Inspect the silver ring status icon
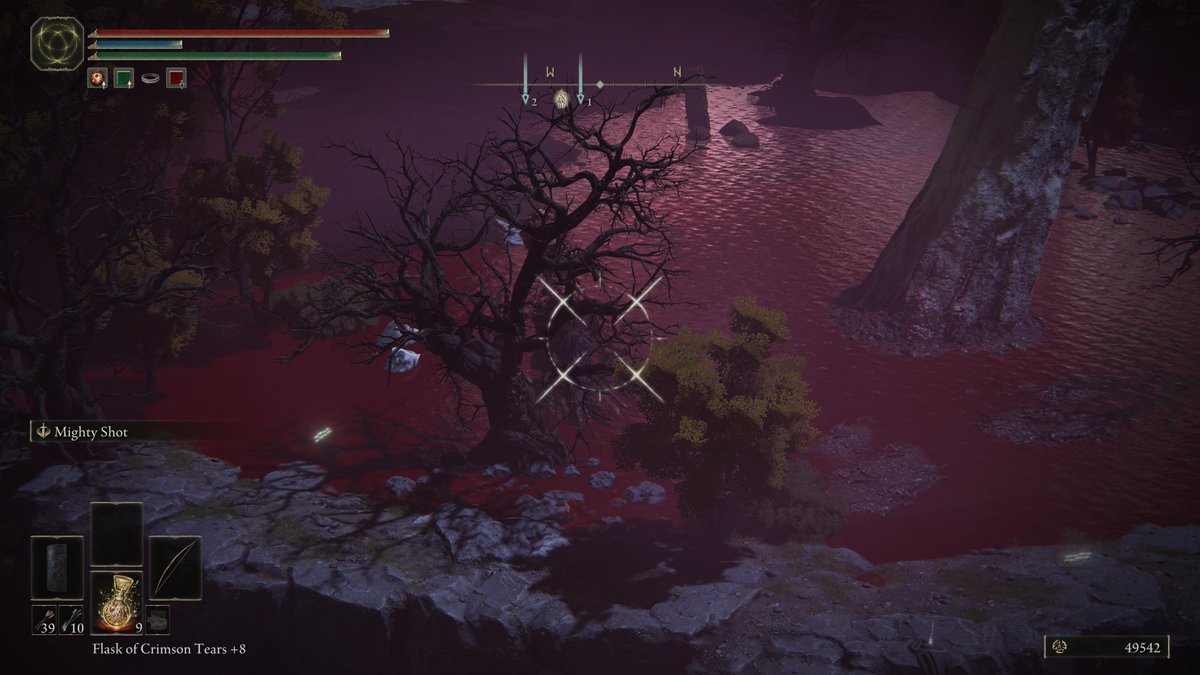The width and height of the screenshot is (1200, 675). pos(150,77)
